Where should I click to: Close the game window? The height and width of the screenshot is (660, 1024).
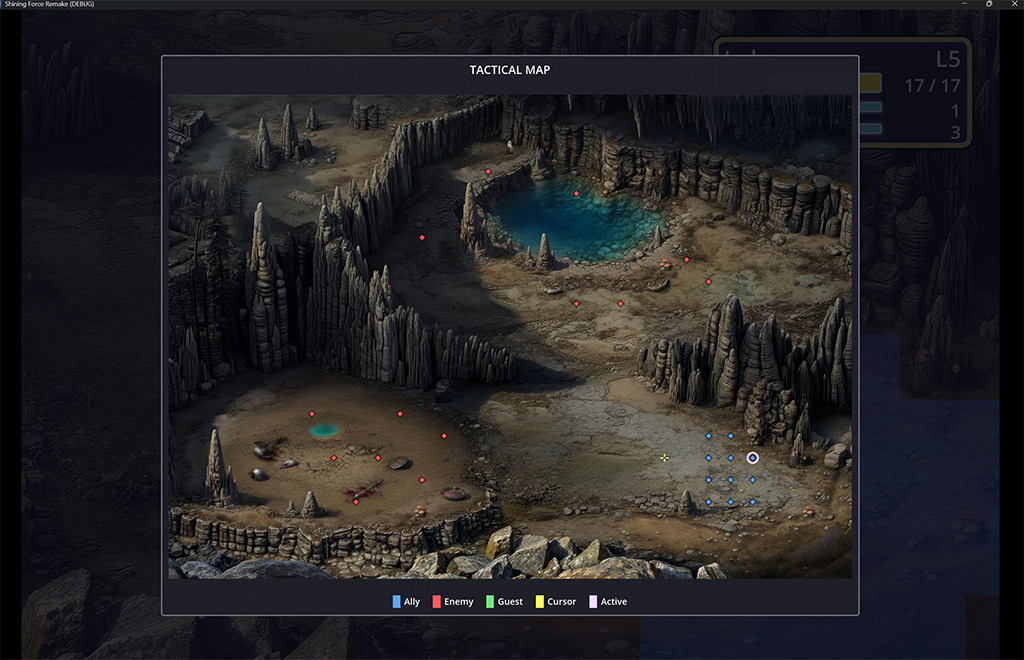click(x=1012, y=4)
